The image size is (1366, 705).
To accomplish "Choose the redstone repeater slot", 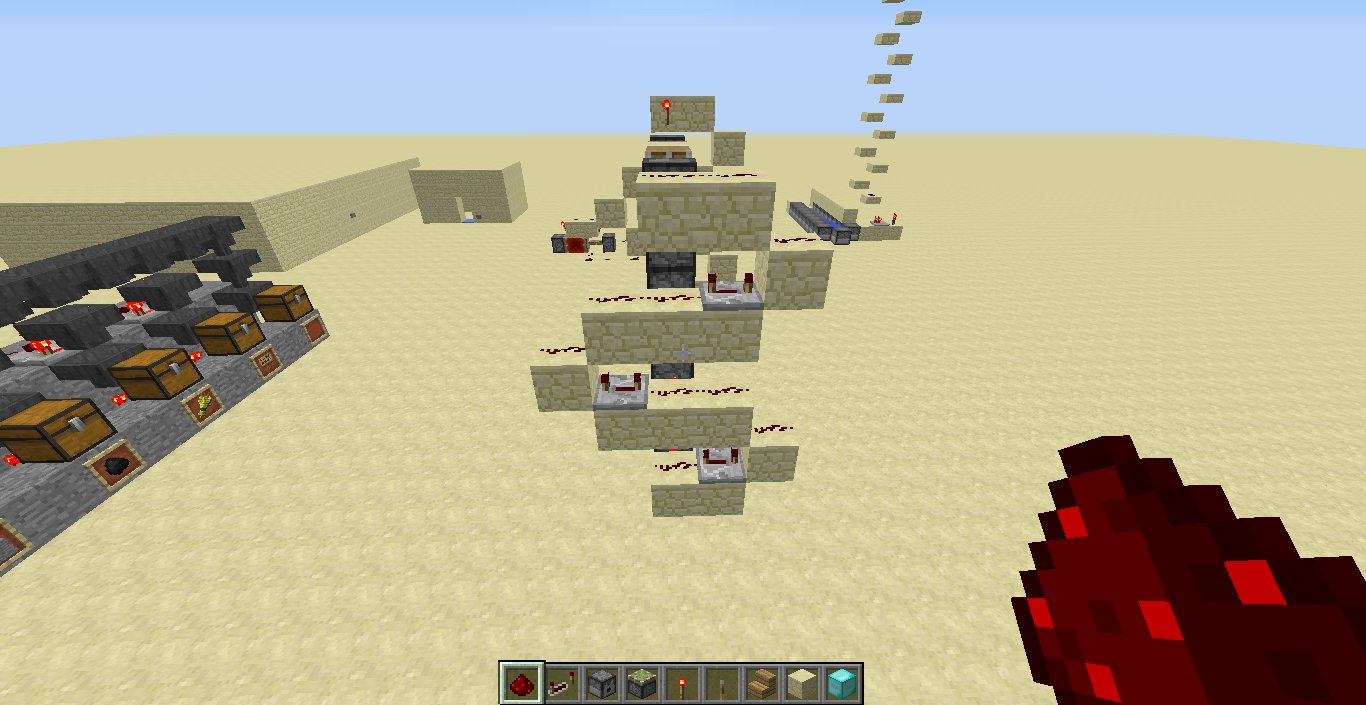I will [562, 683].
